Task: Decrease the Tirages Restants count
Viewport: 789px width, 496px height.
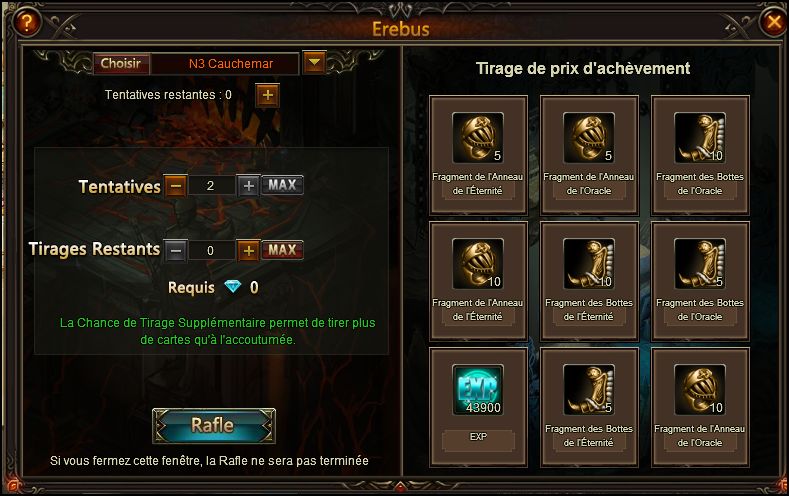Action: pos(175,250)
